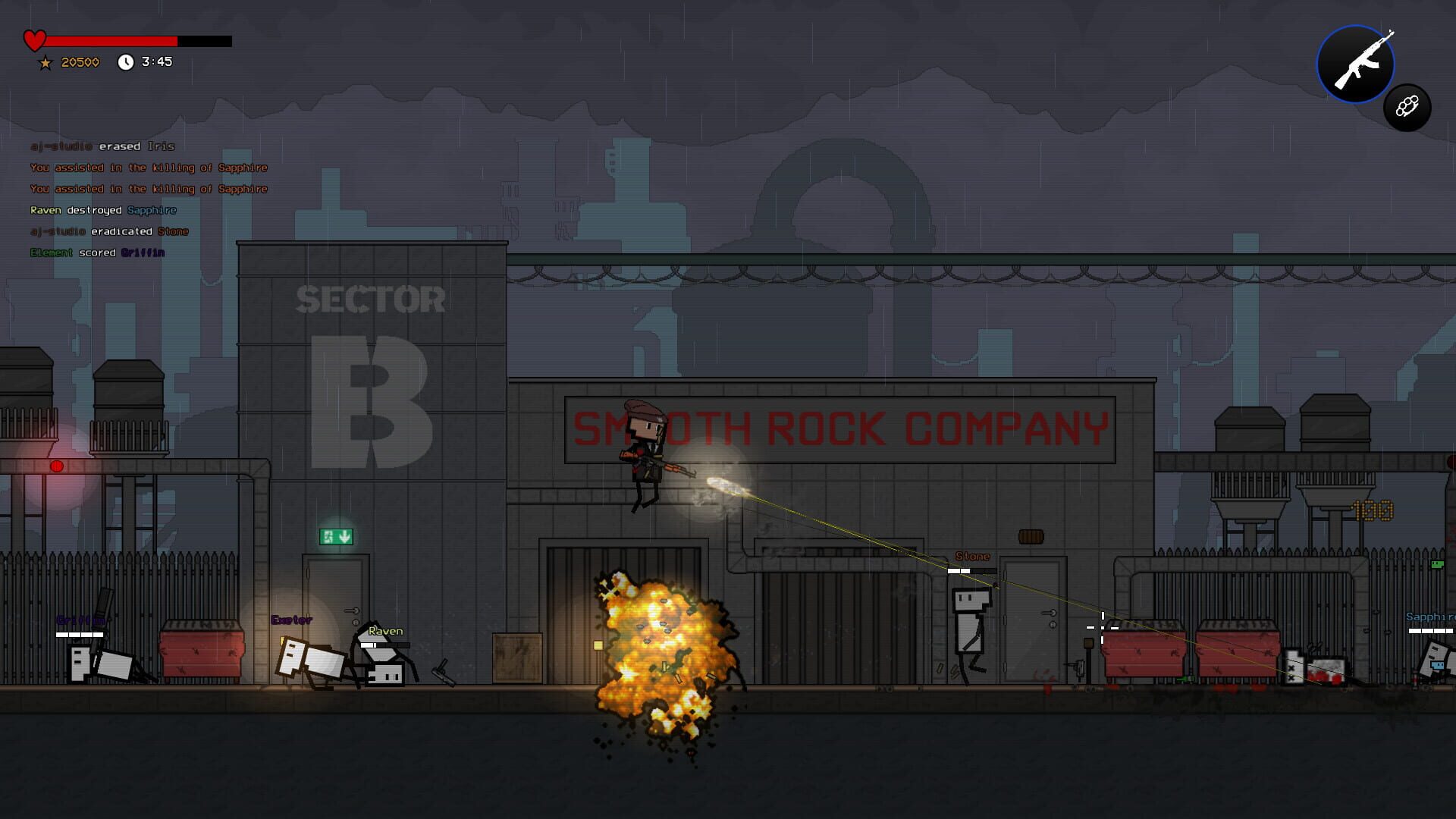Select the player name label 'Sapphire' on the right
Screen dimensions: 1456x819
tap(1433, 618)
